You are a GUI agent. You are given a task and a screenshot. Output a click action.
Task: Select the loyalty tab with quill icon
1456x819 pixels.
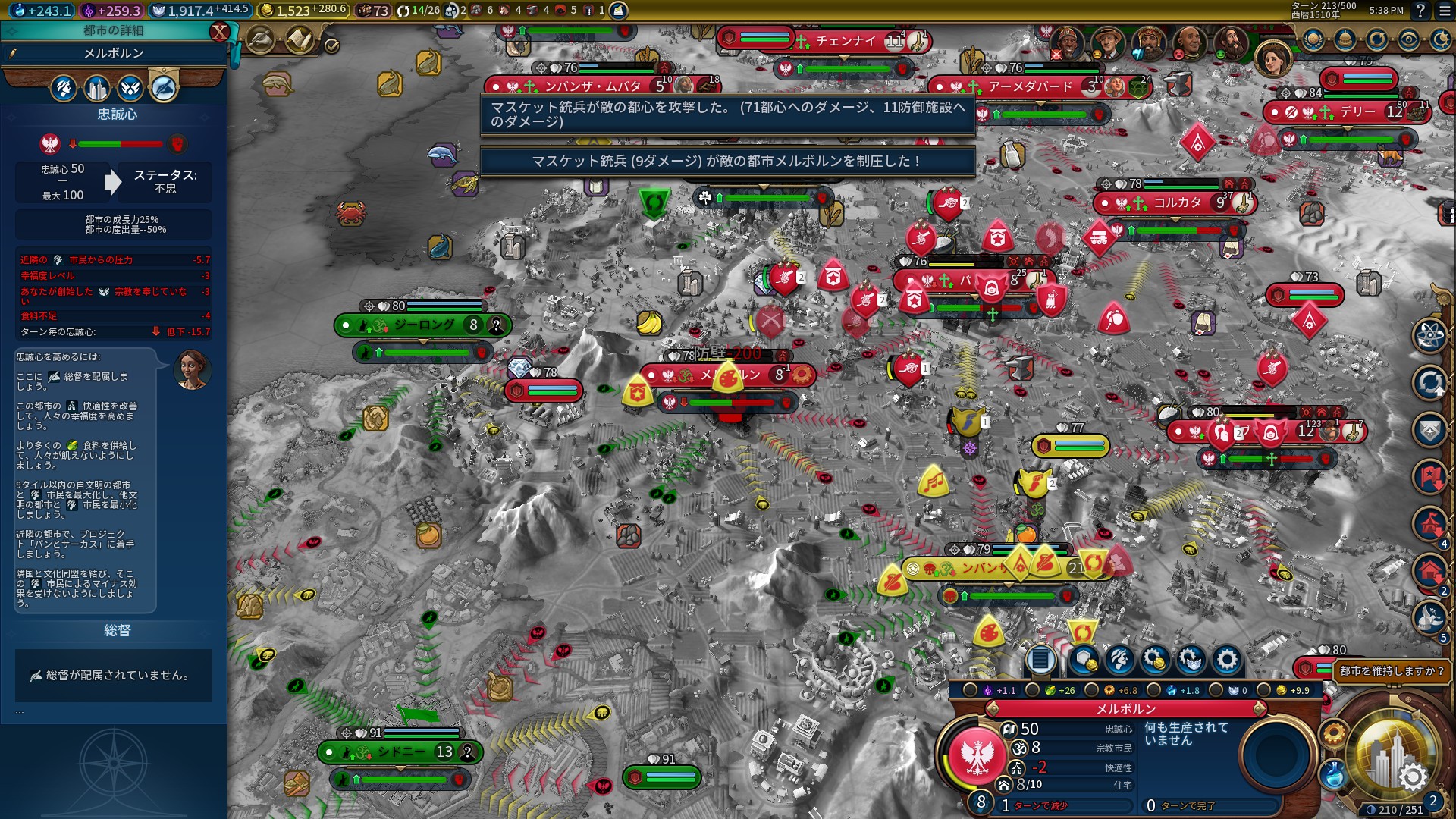(164, 89)
